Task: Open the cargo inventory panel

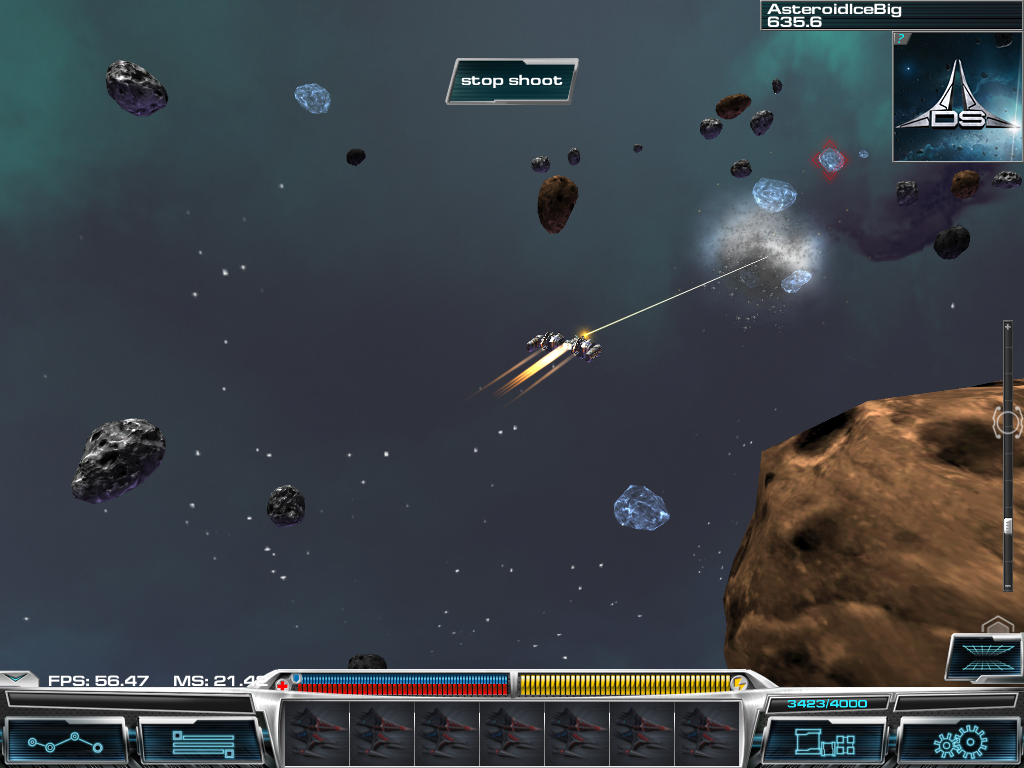Action: coord(823,743)
